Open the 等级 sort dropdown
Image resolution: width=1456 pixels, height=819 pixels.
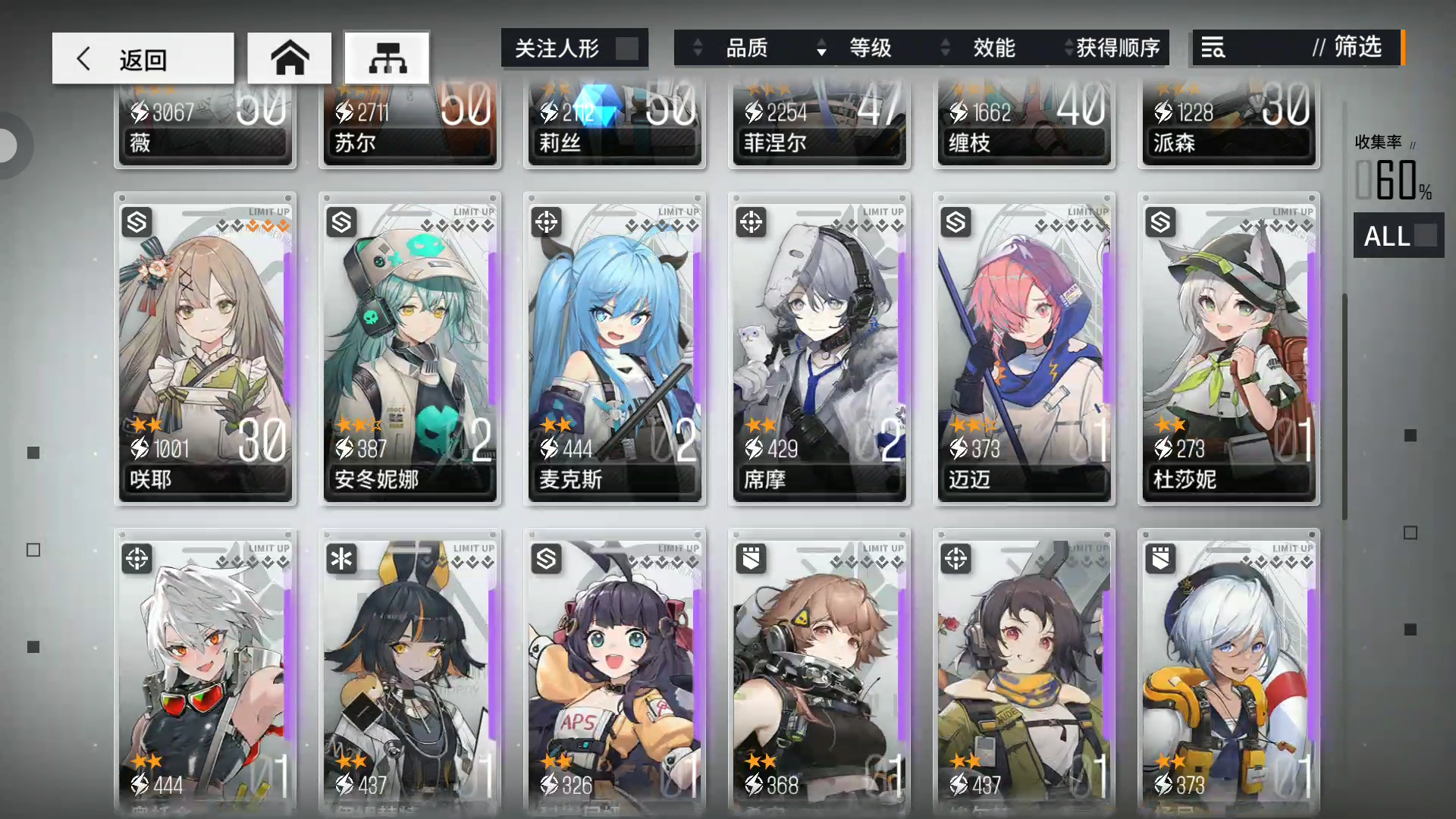coord(871,48)
